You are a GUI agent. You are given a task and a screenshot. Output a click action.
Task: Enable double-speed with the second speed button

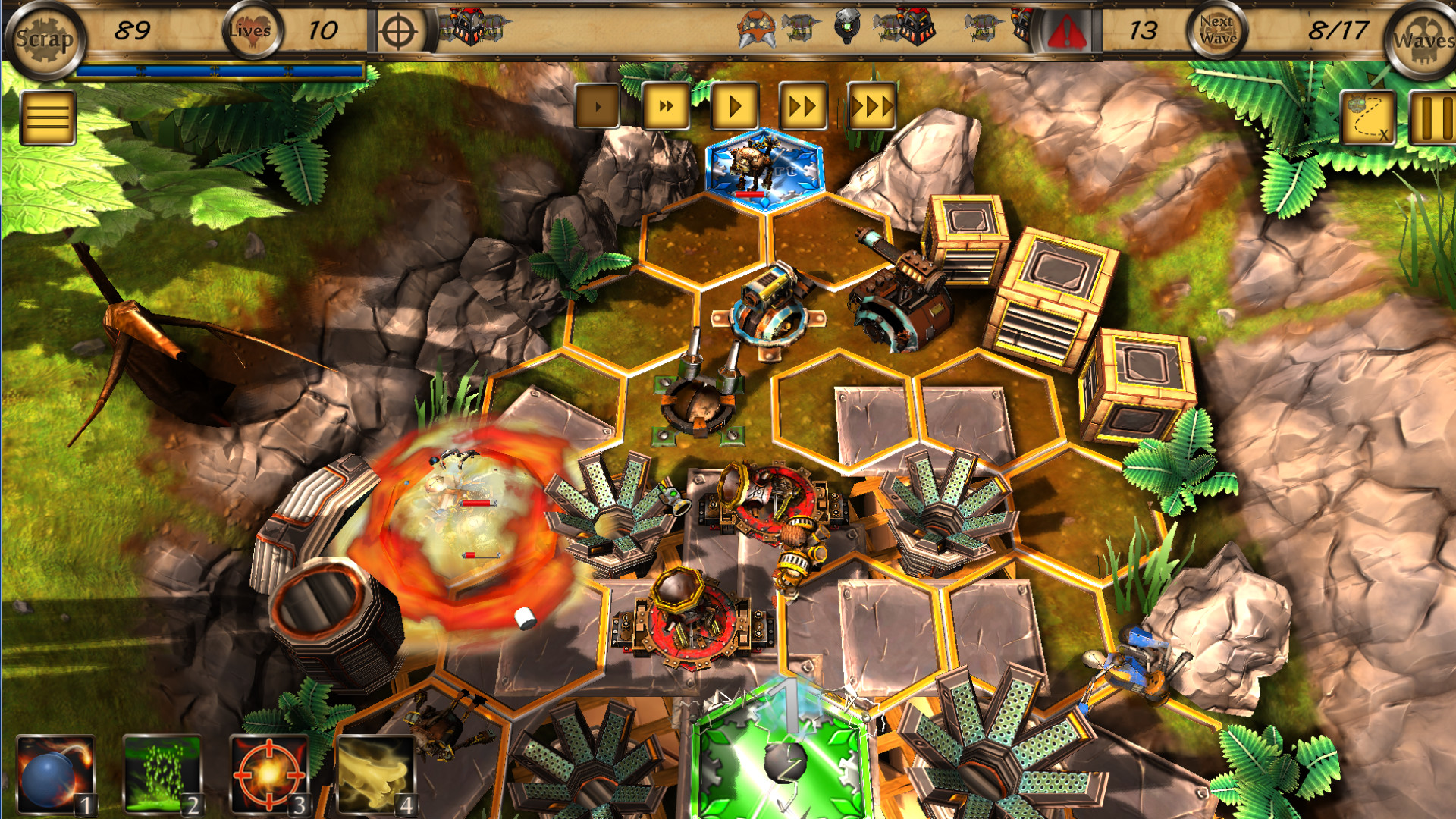664,107
